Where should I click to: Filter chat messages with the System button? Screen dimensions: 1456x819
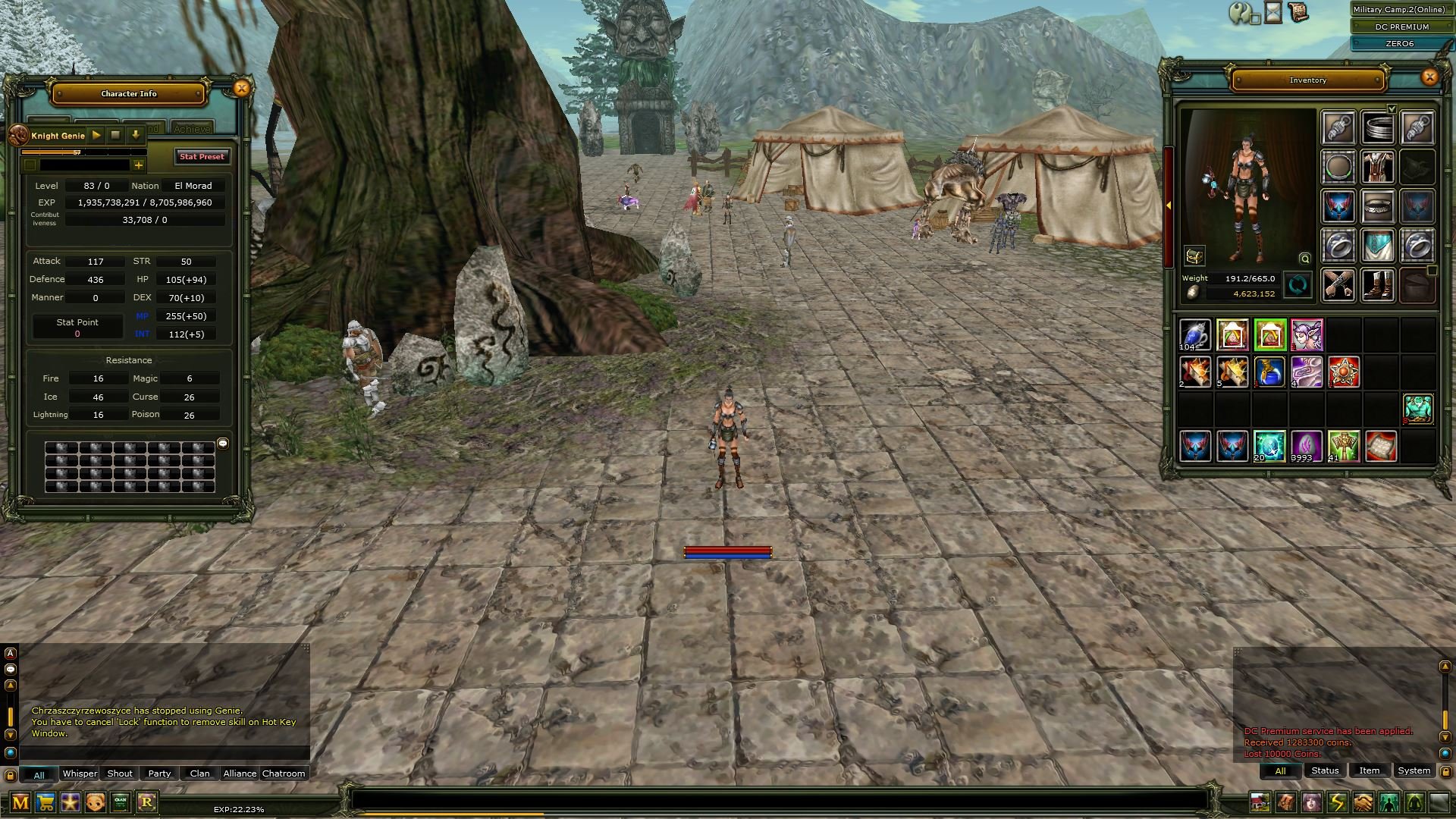pos(1414,770)
